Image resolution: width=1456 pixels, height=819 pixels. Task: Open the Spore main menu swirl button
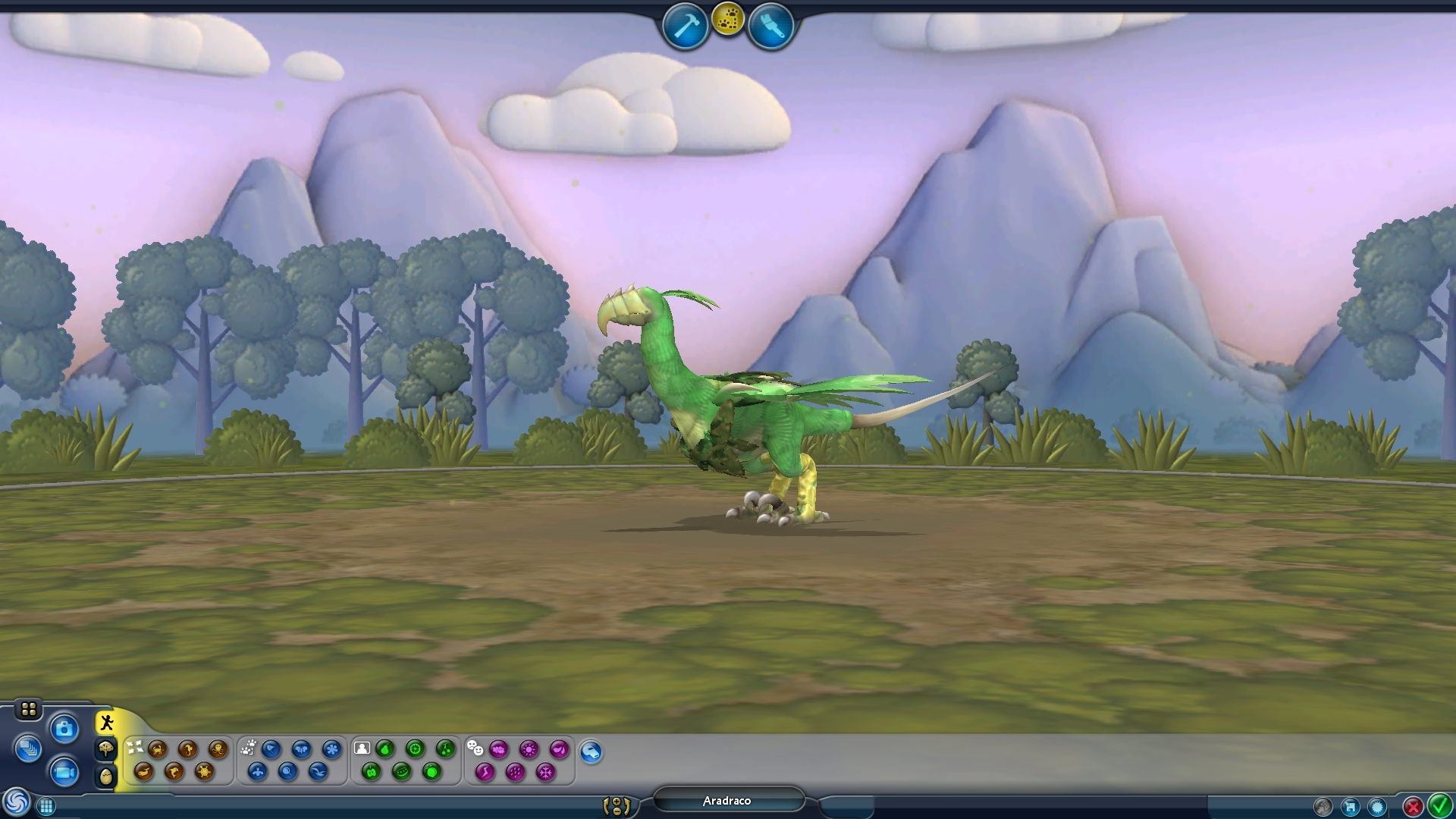(16, 802)
